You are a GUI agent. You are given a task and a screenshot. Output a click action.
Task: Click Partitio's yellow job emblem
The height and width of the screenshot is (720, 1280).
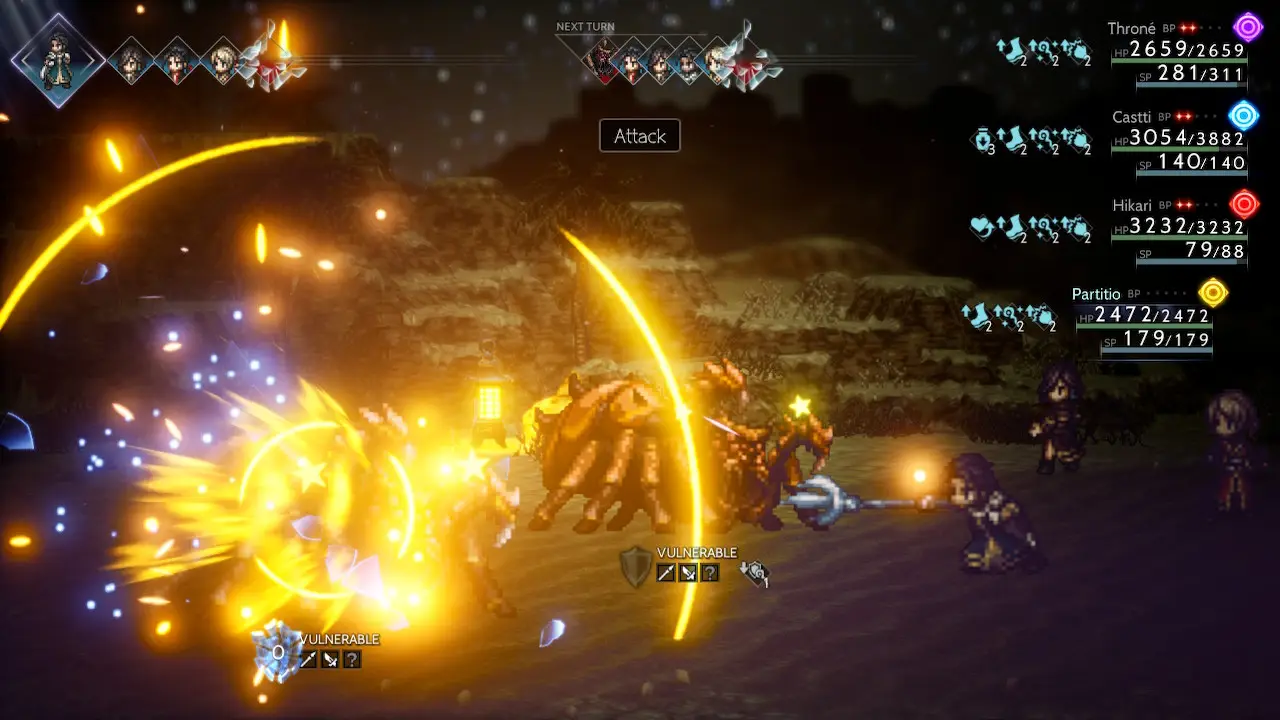1213,292
